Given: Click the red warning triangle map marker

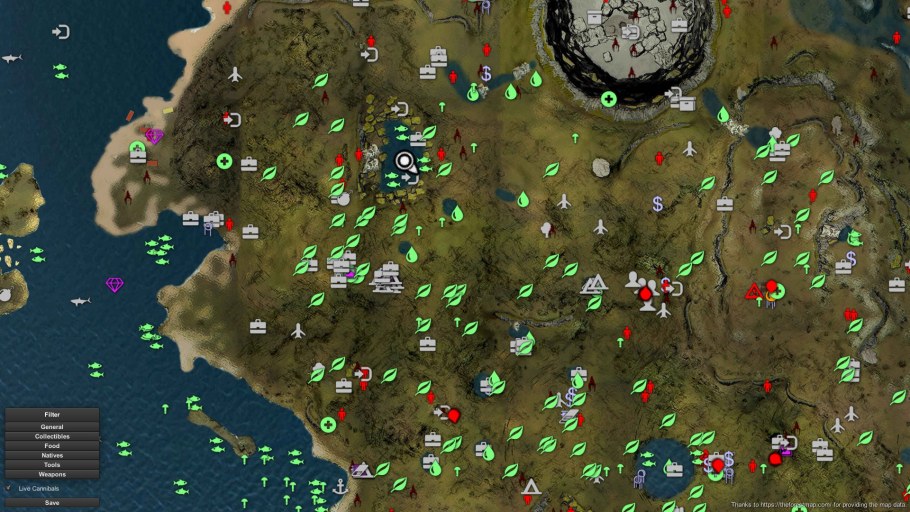Looking at the screenshot, I should [x=752, y=292].
